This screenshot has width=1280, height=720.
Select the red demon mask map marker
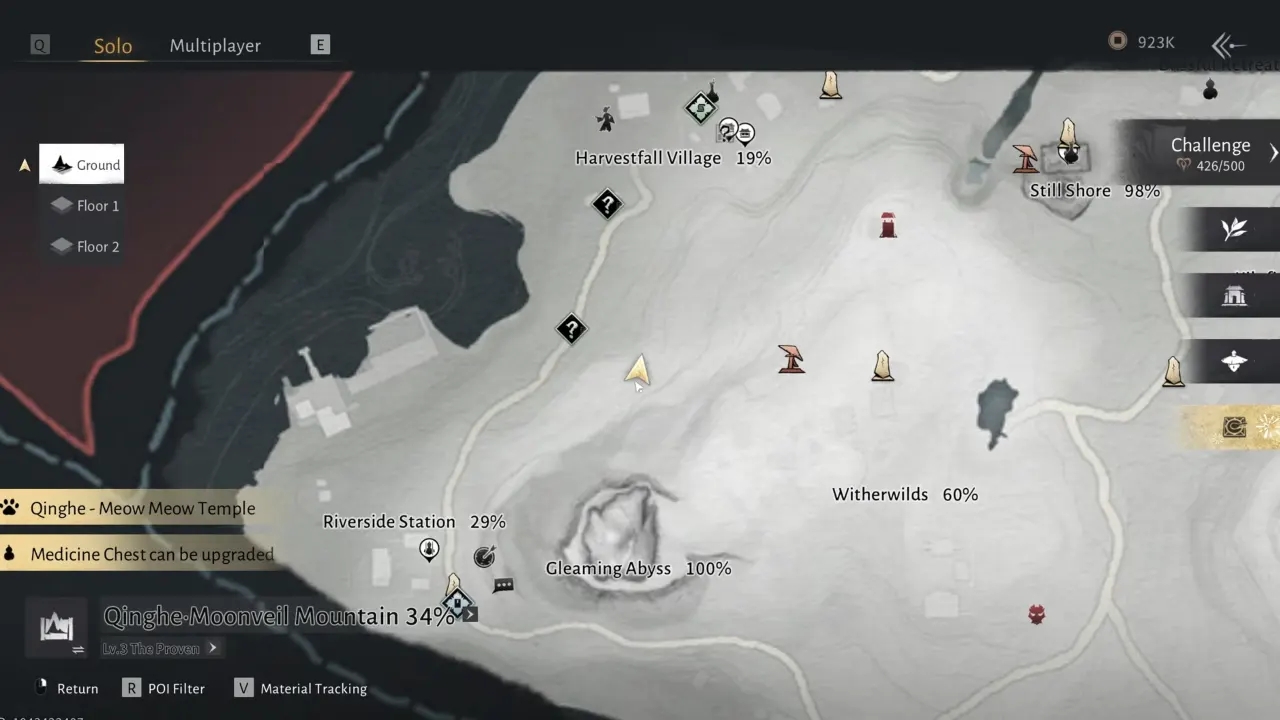[1037, 614]
